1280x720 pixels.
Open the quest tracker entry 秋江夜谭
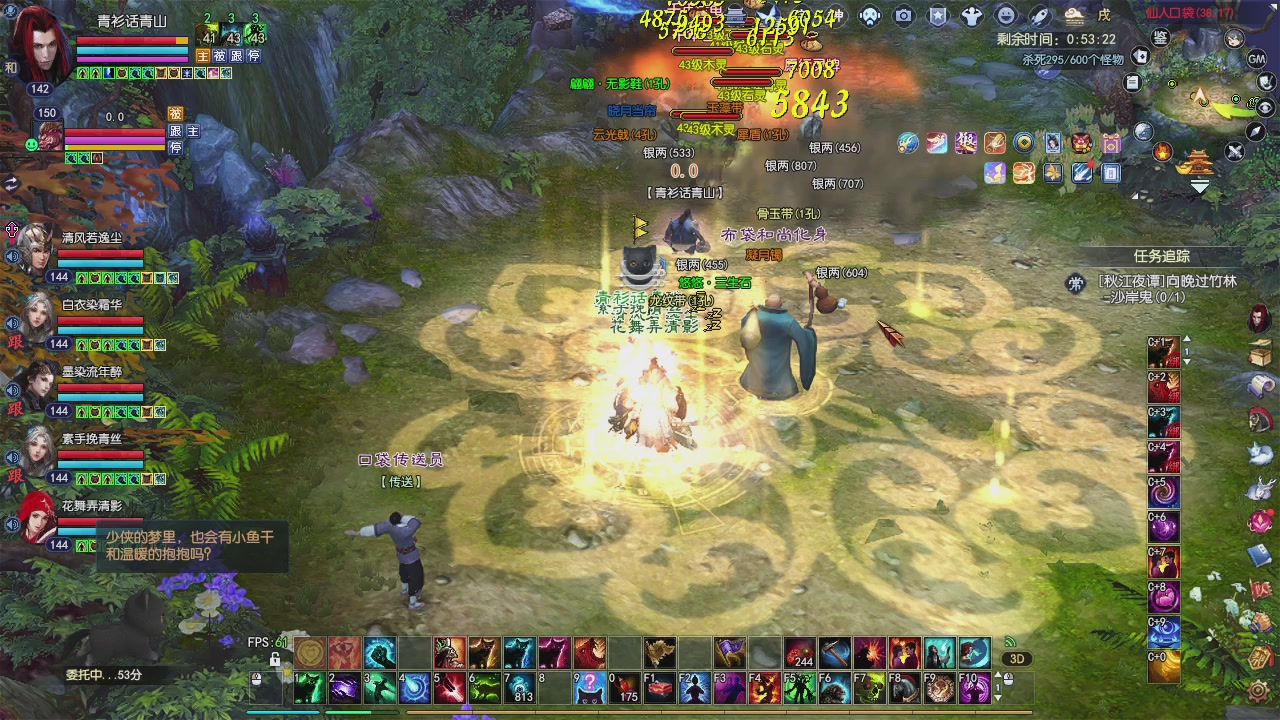click(x=1165, y=282)
